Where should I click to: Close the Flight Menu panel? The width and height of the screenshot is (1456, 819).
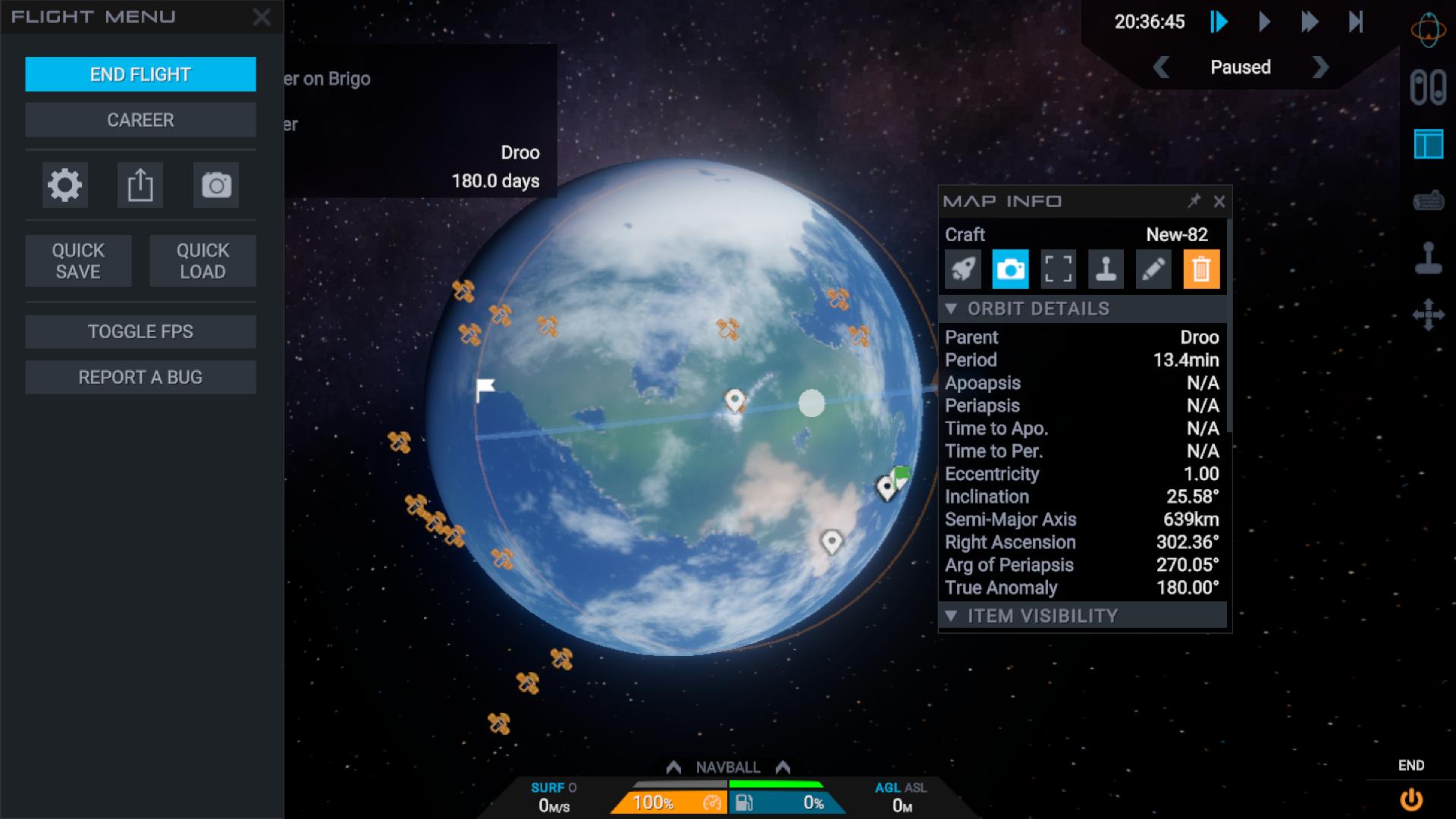pos(262,17)
